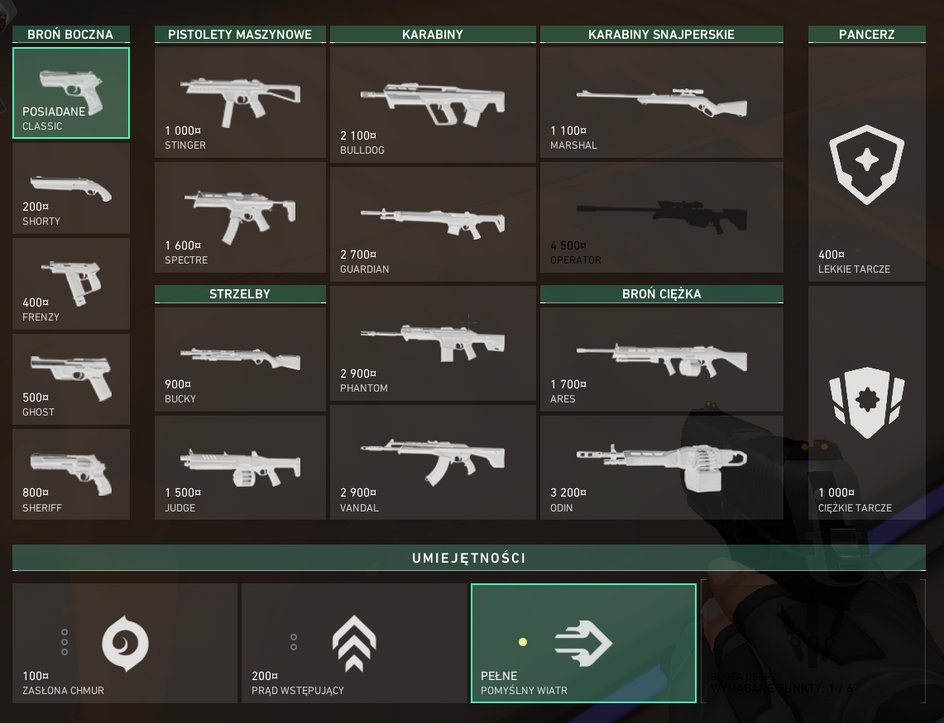Select the Bucky shotgun

240,358
